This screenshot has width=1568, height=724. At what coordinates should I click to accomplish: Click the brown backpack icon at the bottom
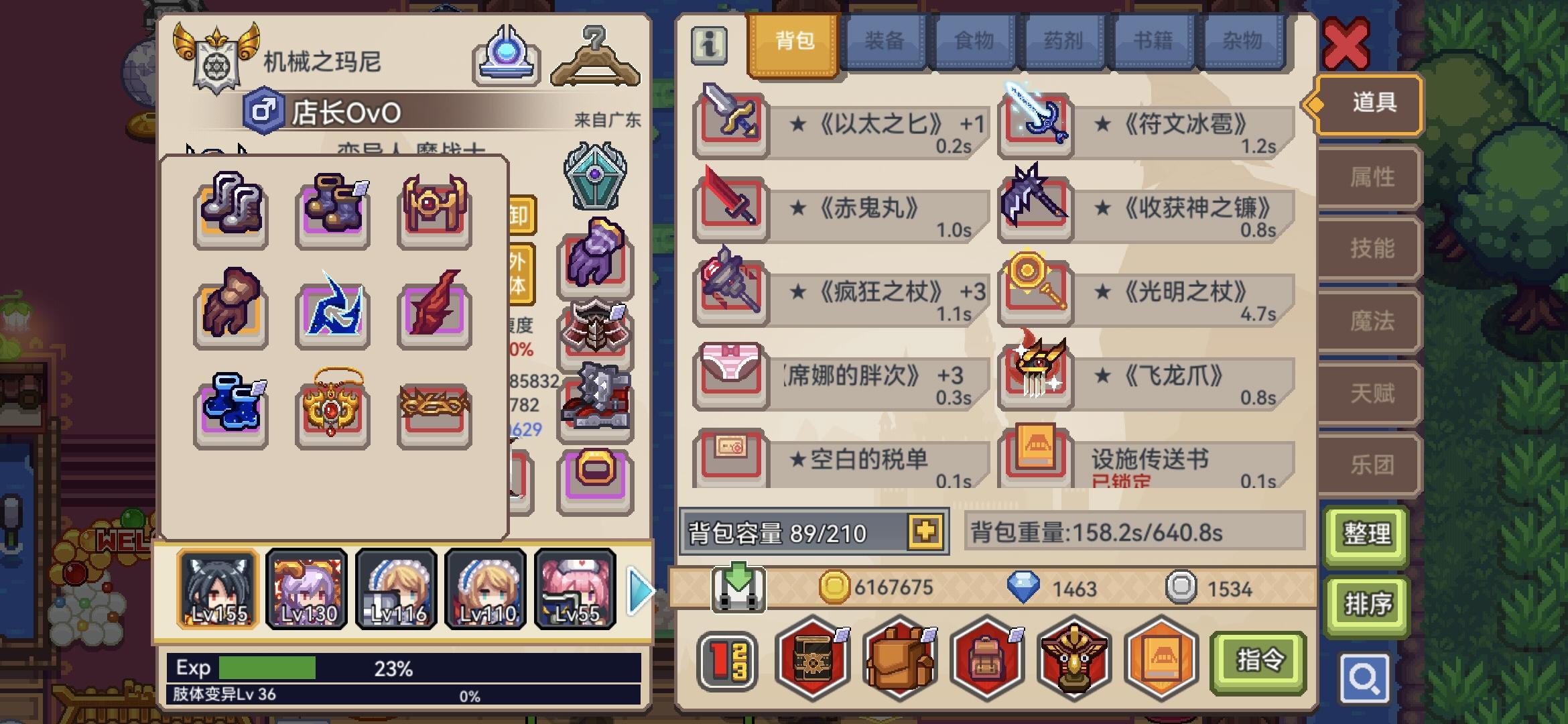pos(897,659)
